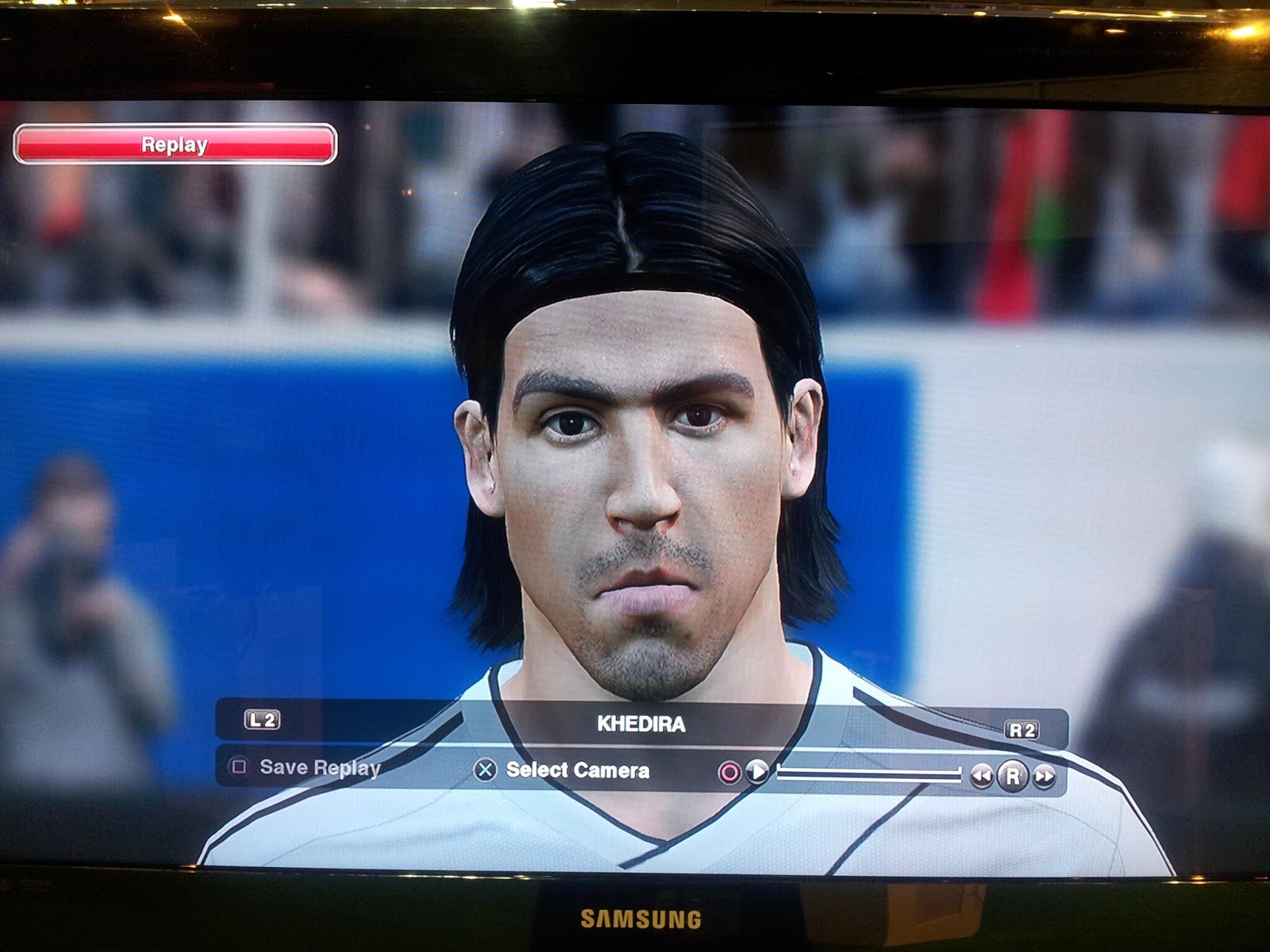Click the Square icon beside Save Replay
The image size is (1270, 952).
pyautogui.click(x=239, y=767)
